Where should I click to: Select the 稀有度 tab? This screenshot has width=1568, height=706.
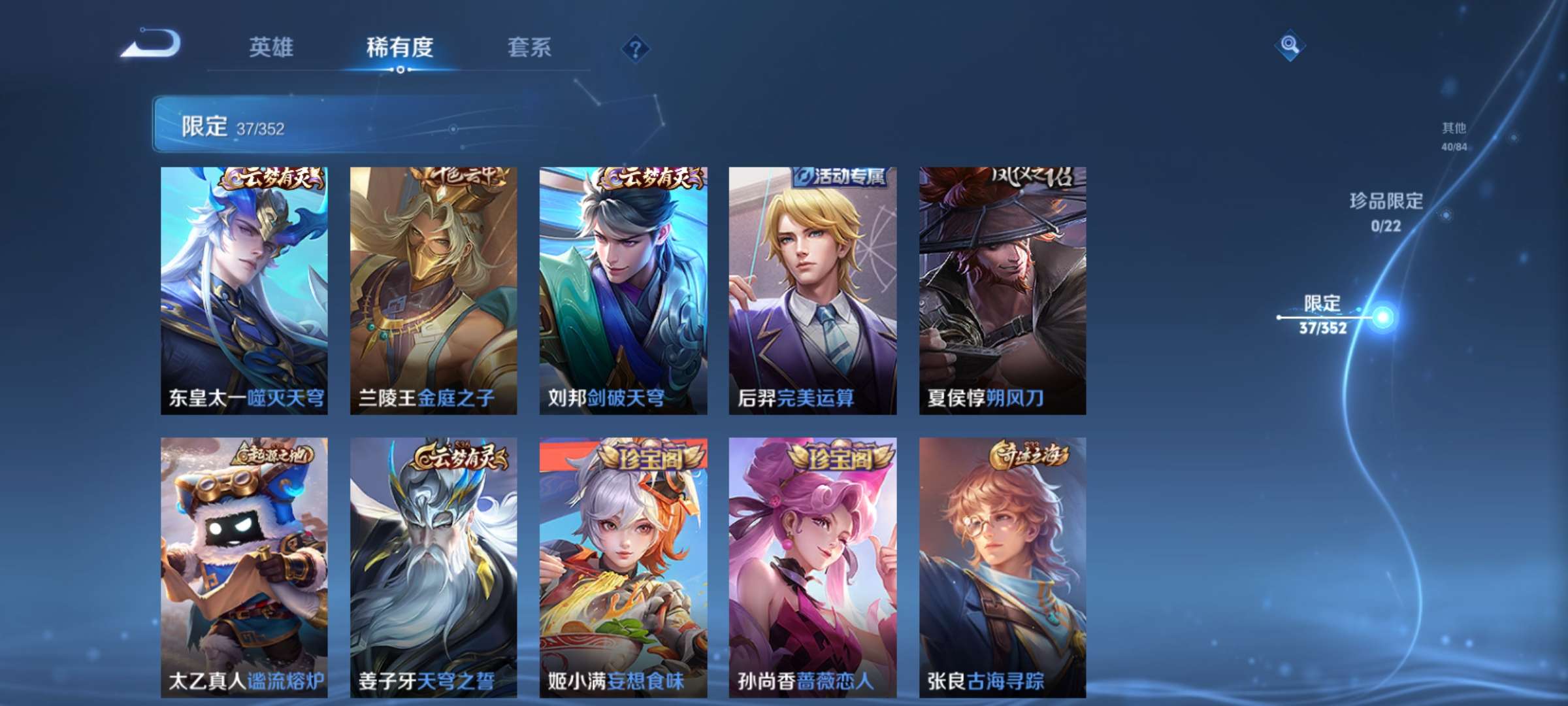400,48
